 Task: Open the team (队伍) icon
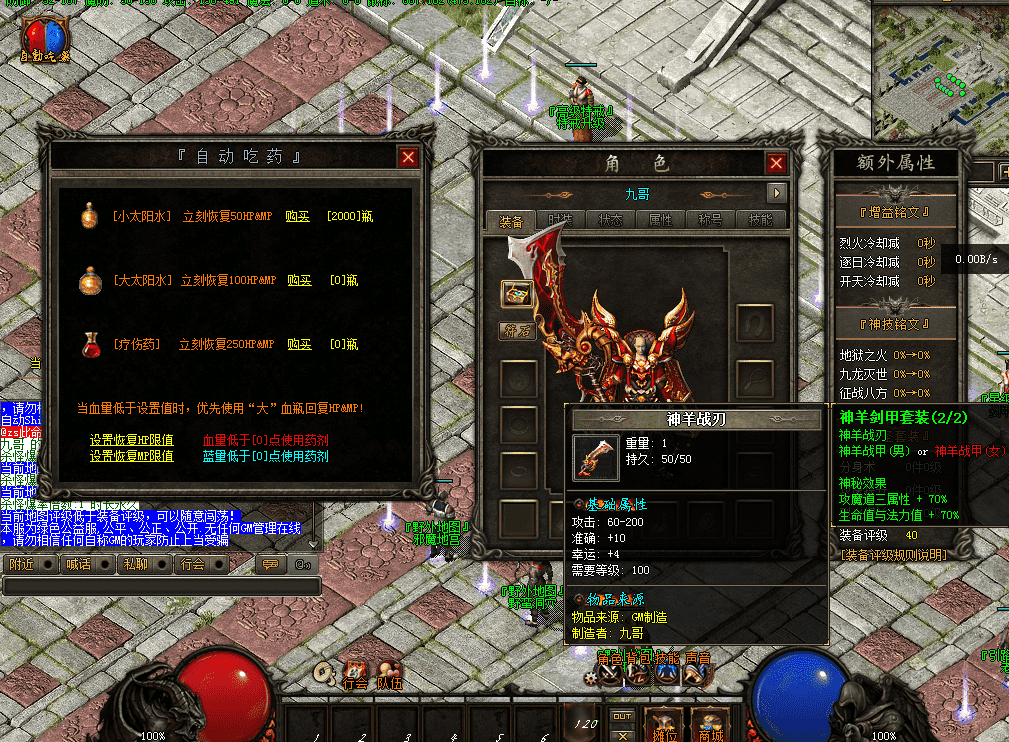pos(388,677)
